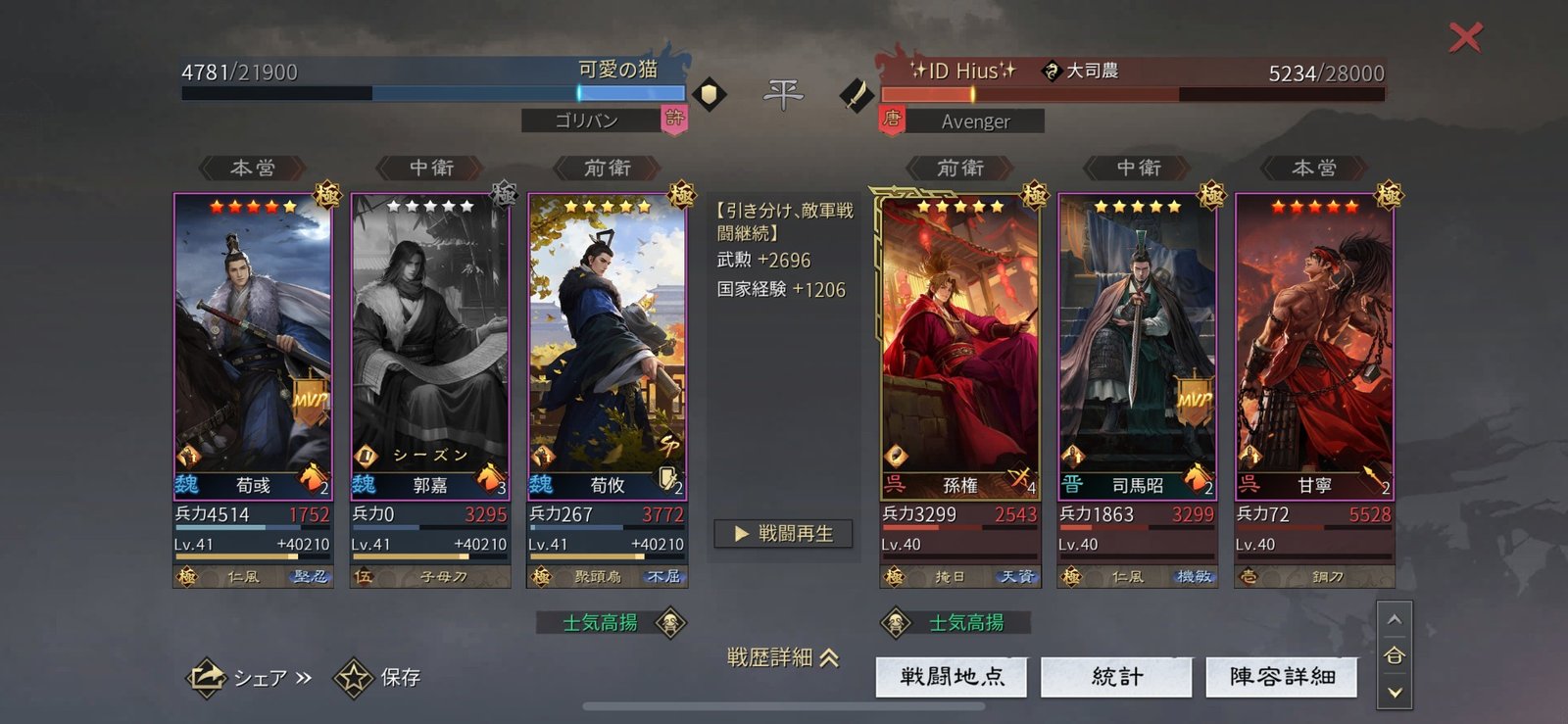This screenshot has height=724, width=1568.
Task: Open the ゴリバン alliance tag
Action: tap(588, 121)
